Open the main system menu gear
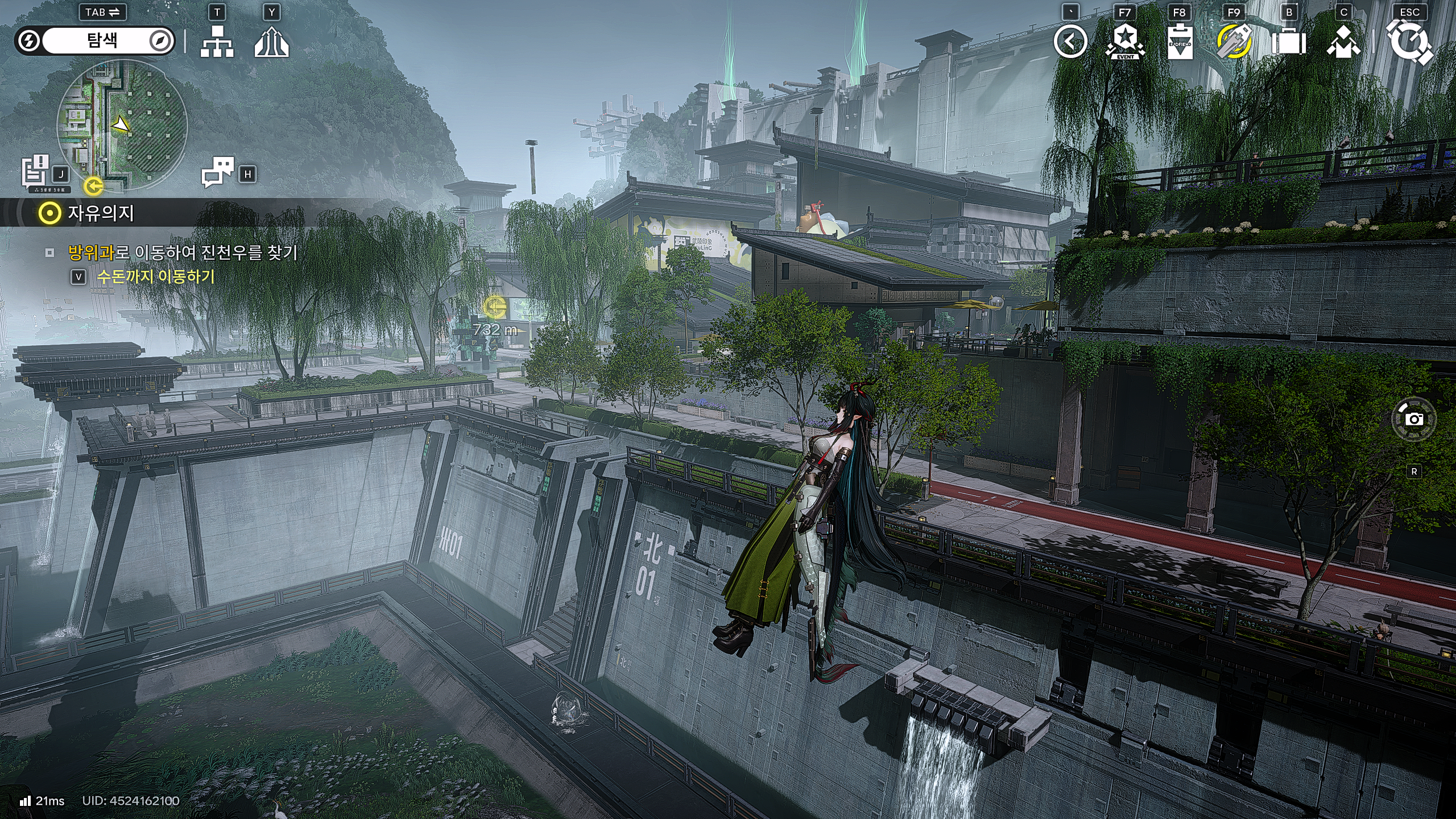1456x819 pixels. point(1409,42)
